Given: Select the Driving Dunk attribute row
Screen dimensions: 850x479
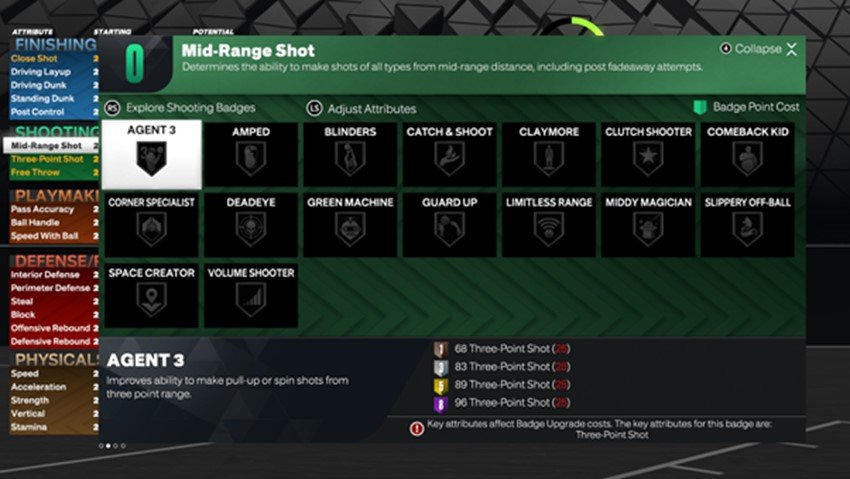Looking at the screenshot, I should (x=50, y=86).
